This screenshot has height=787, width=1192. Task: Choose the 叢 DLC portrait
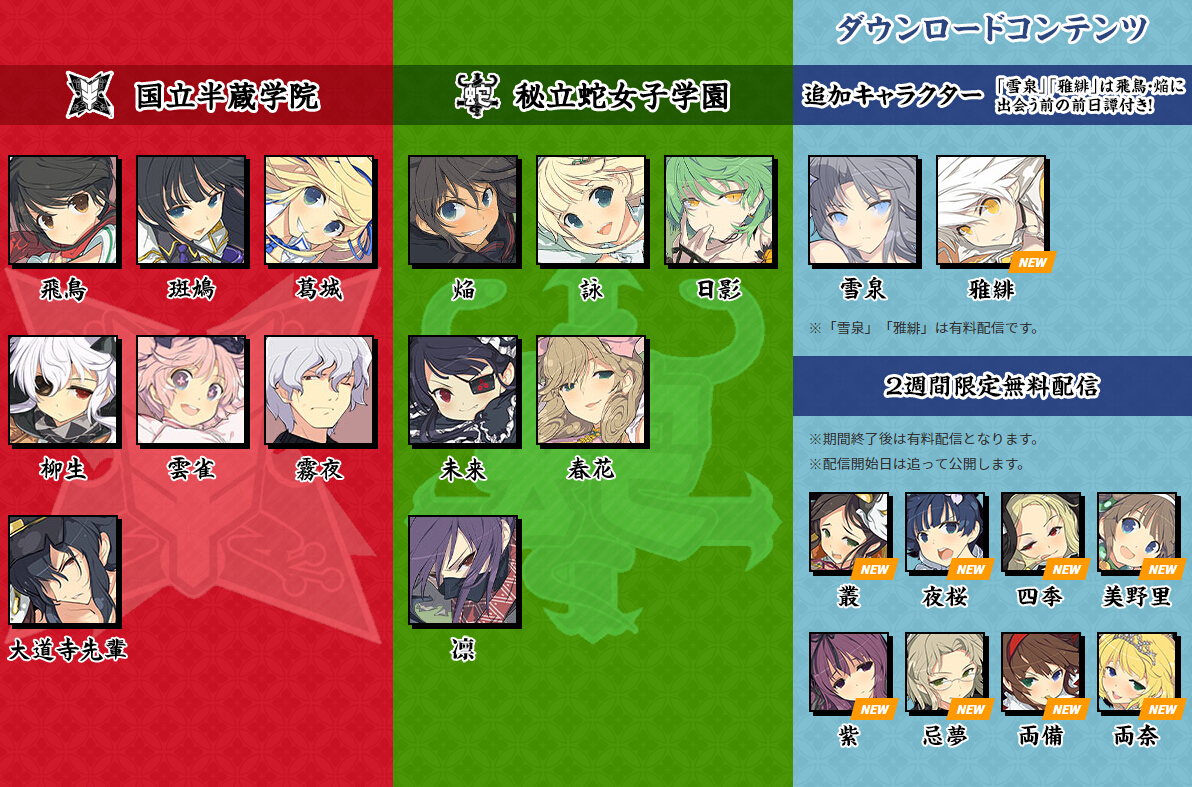point(849,532)
